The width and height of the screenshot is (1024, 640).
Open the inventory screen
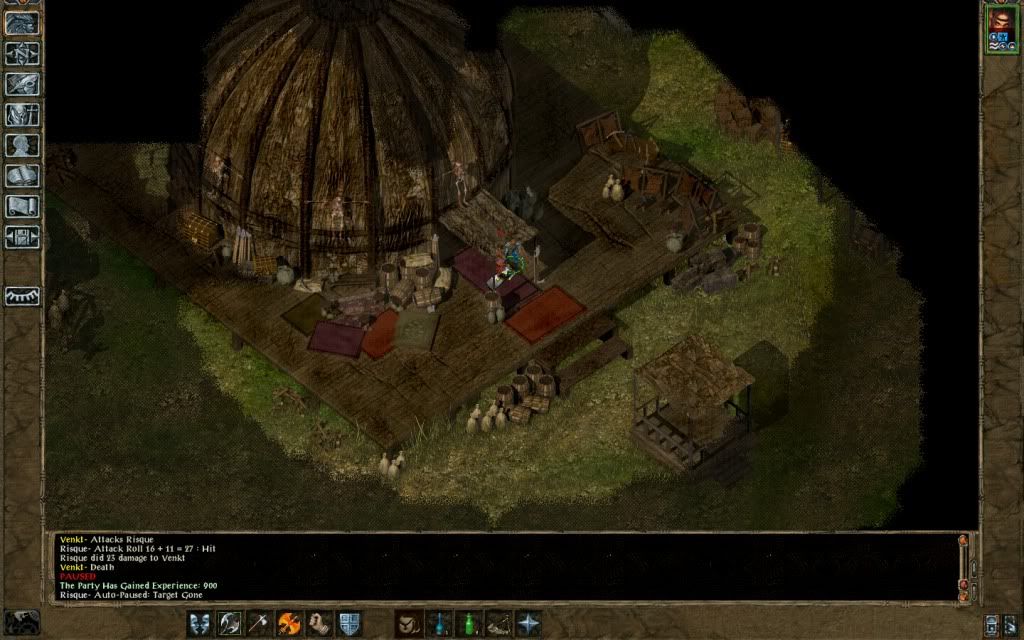(22, 114)
